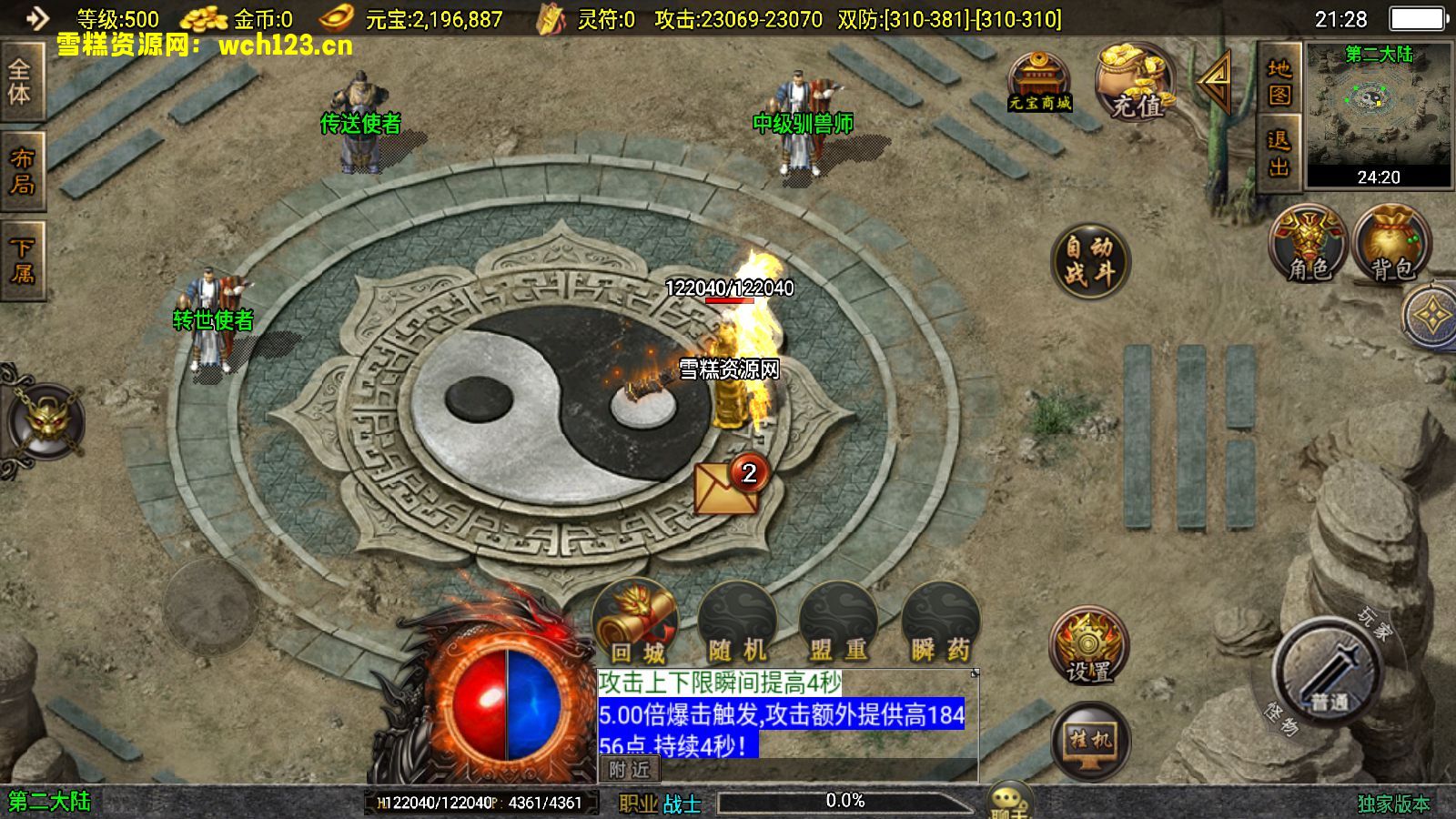This screenshot has width=1456, height=819.
Task: Select the 全体 tab on left
Action: [x=20, y=81]
